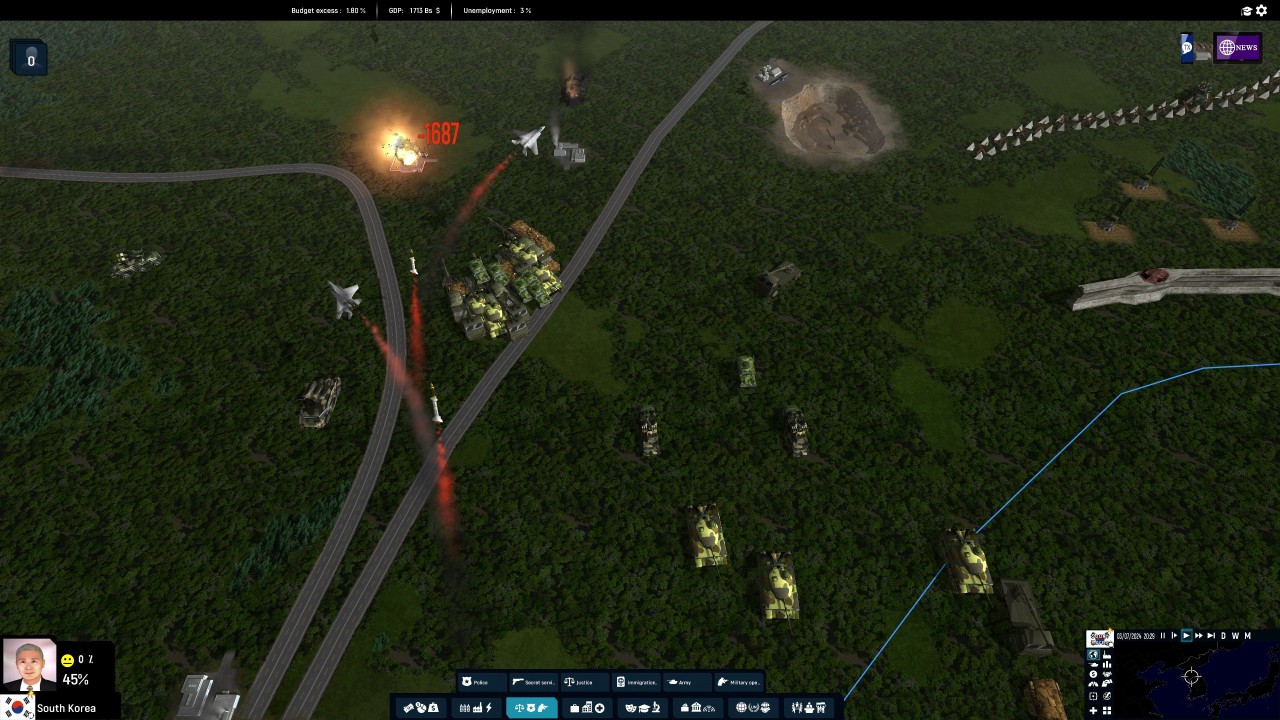This screenshot has width=1280, height=720.
Task: Choose the Immigration submenu
Action: coord(636,682)
